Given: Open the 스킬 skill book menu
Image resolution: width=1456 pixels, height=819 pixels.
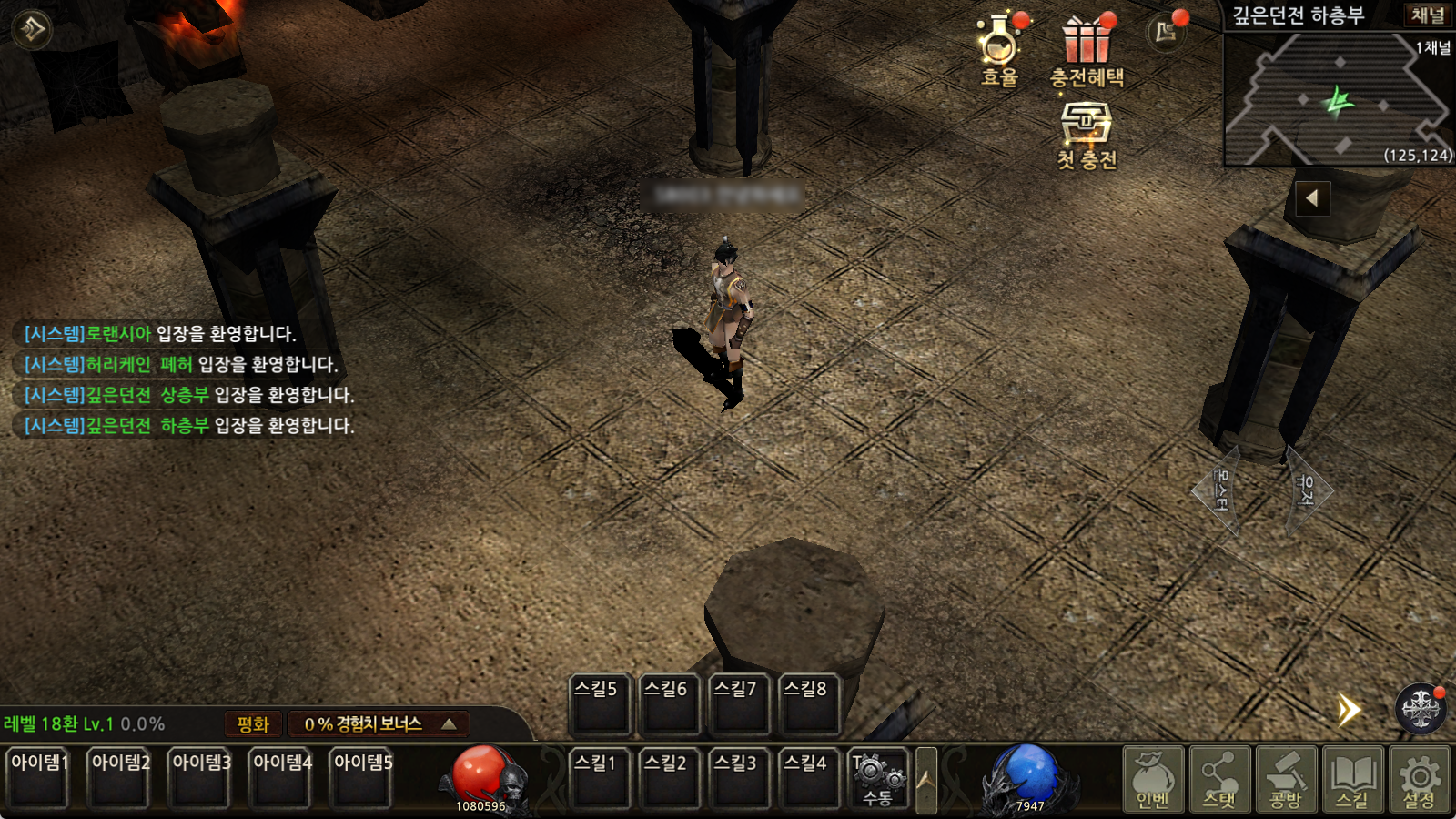Looking at the screenshot, I should click(x=1352, y=779).
